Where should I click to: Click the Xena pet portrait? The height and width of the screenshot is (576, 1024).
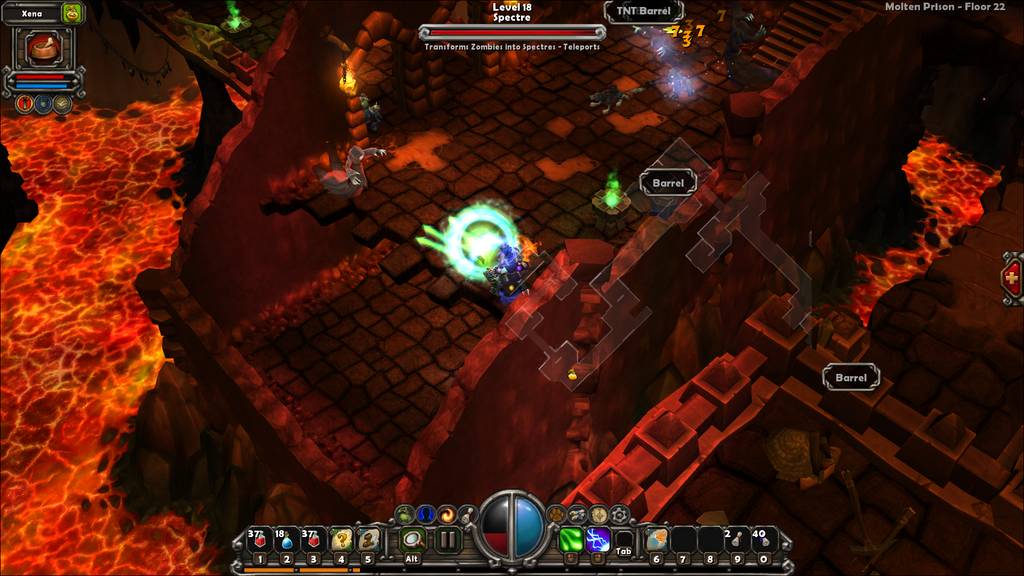coord(41,48)
